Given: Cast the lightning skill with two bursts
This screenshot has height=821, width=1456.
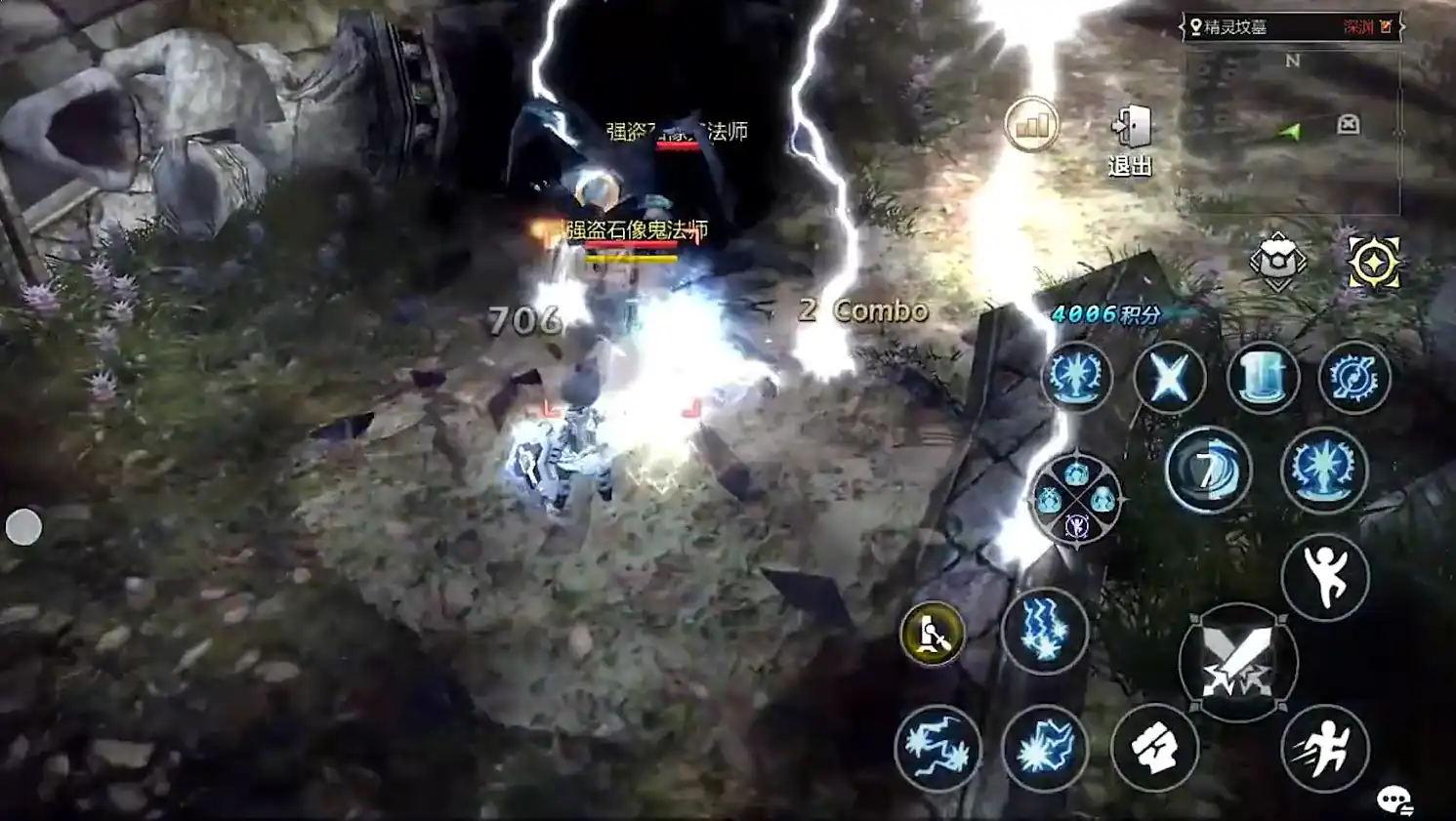Looking at the screenshot, I should [936, 748].
